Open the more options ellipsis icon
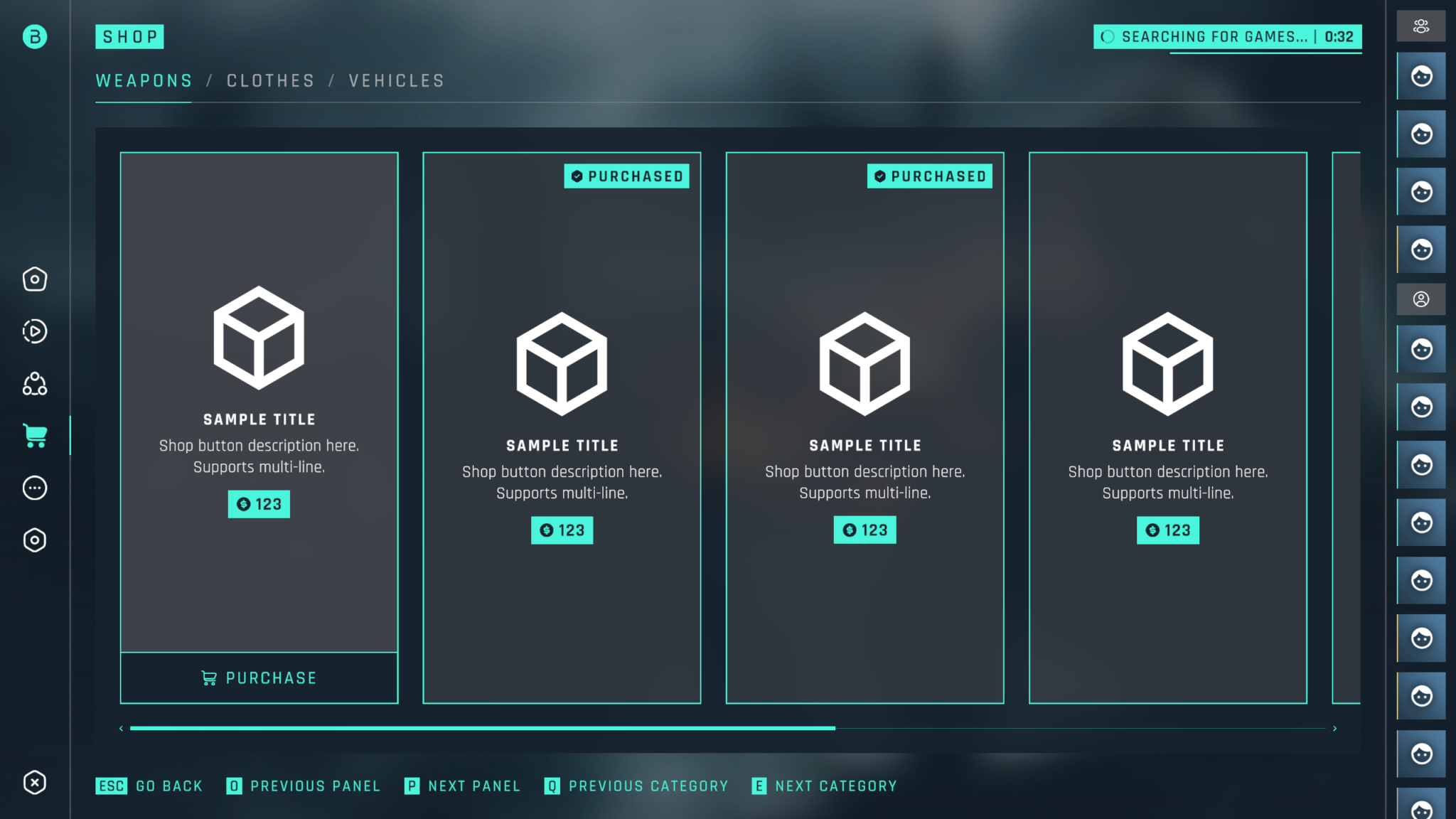The image size is (1456, 819). pyautogui.click(x=34, y=488)
